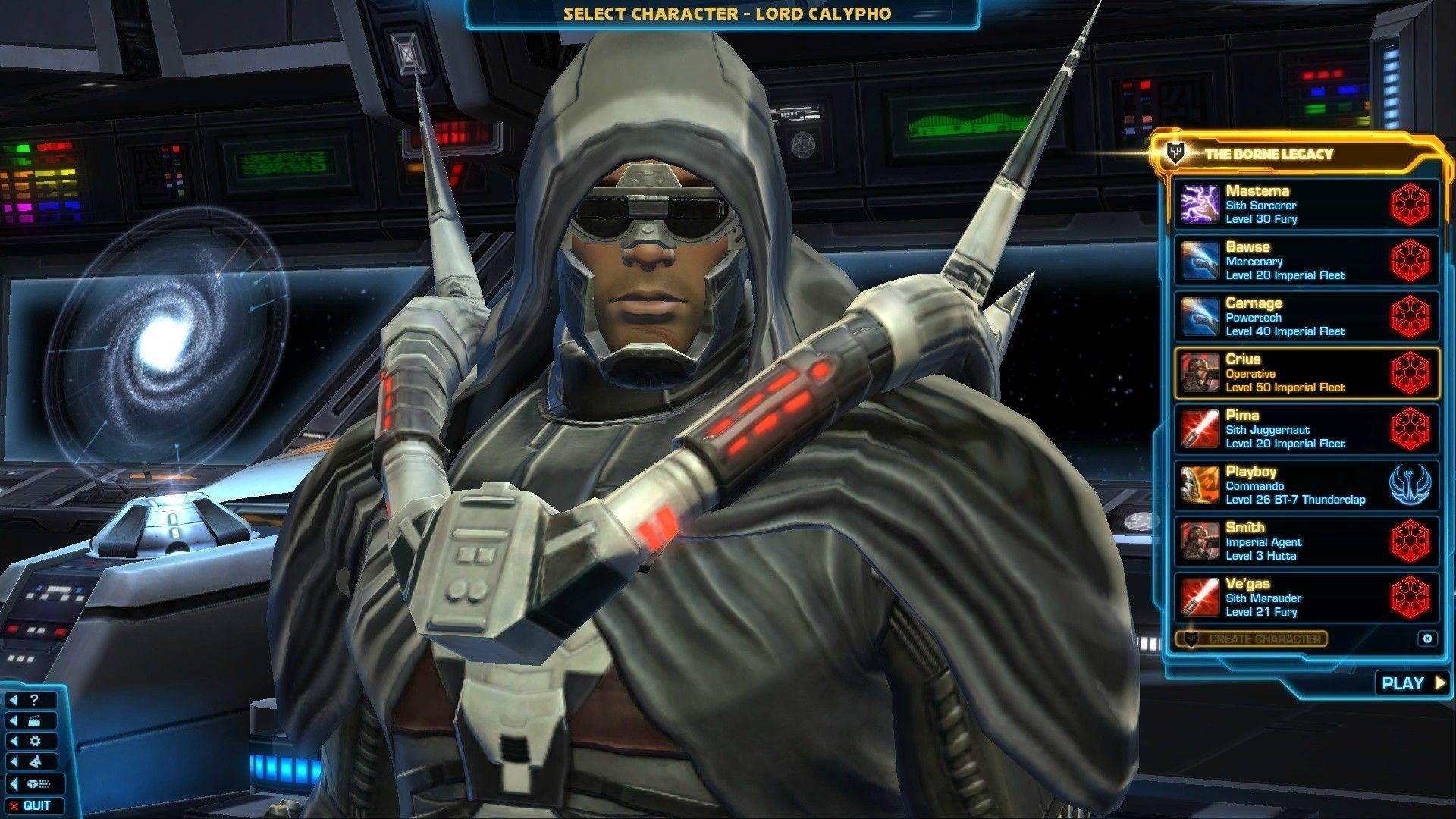
Task: Select Mastema's Sith Sorcerer lightning class icon
Action: pyautogui.click(x=1199, y=202)
